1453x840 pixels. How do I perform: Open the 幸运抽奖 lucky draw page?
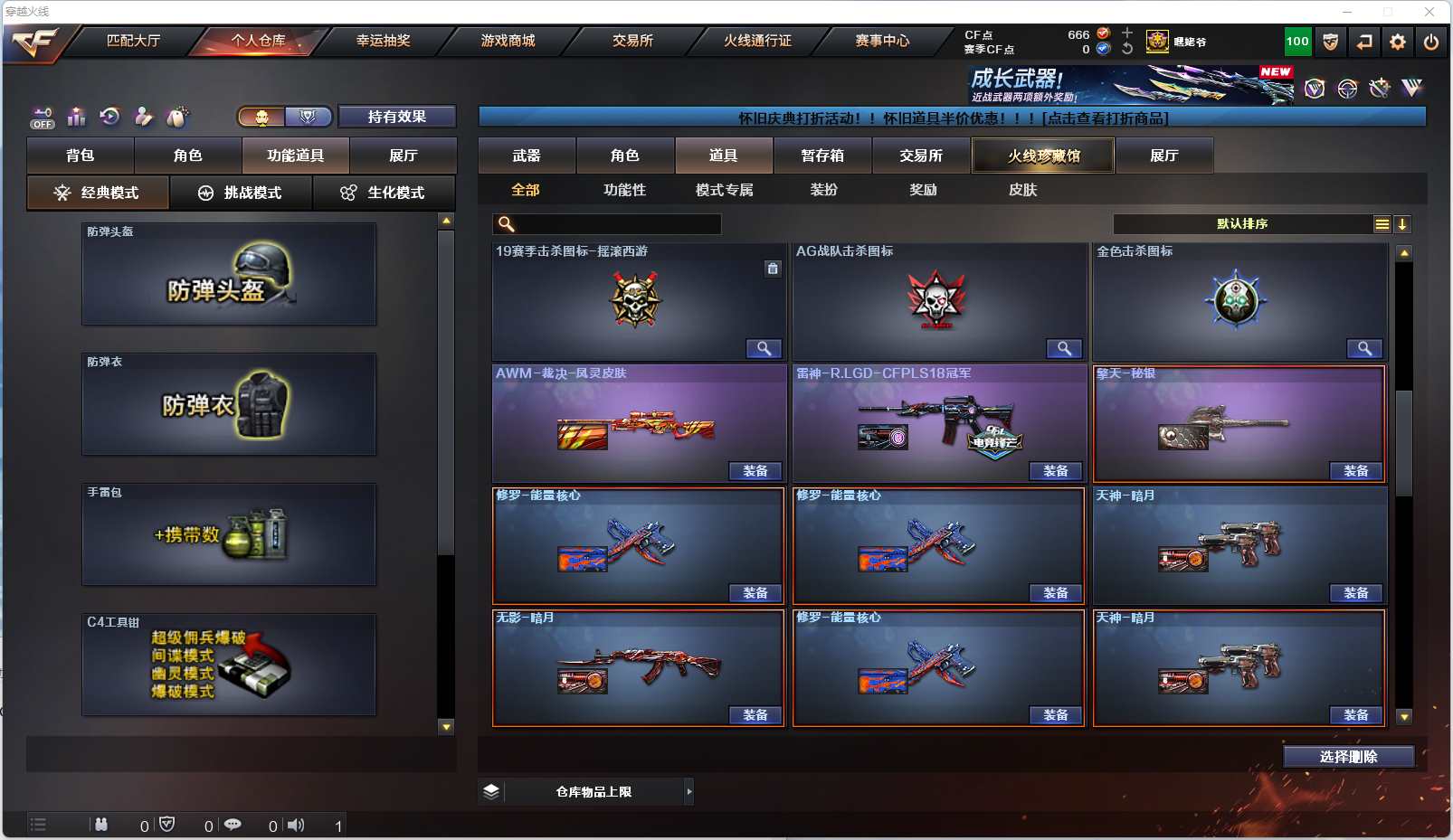(x=383, y=41)
